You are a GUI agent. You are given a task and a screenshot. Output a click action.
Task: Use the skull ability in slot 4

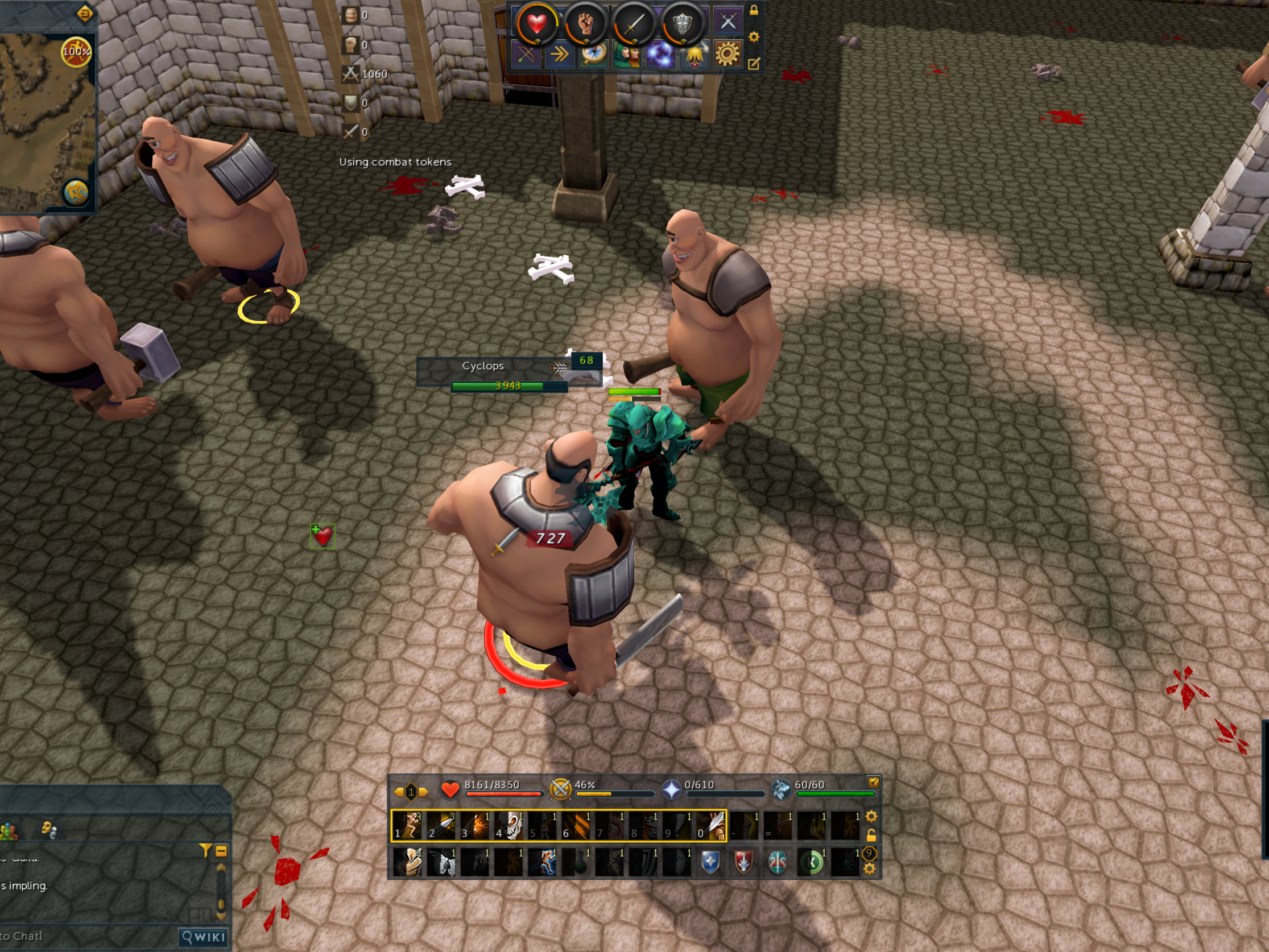(x=510, y=825)
